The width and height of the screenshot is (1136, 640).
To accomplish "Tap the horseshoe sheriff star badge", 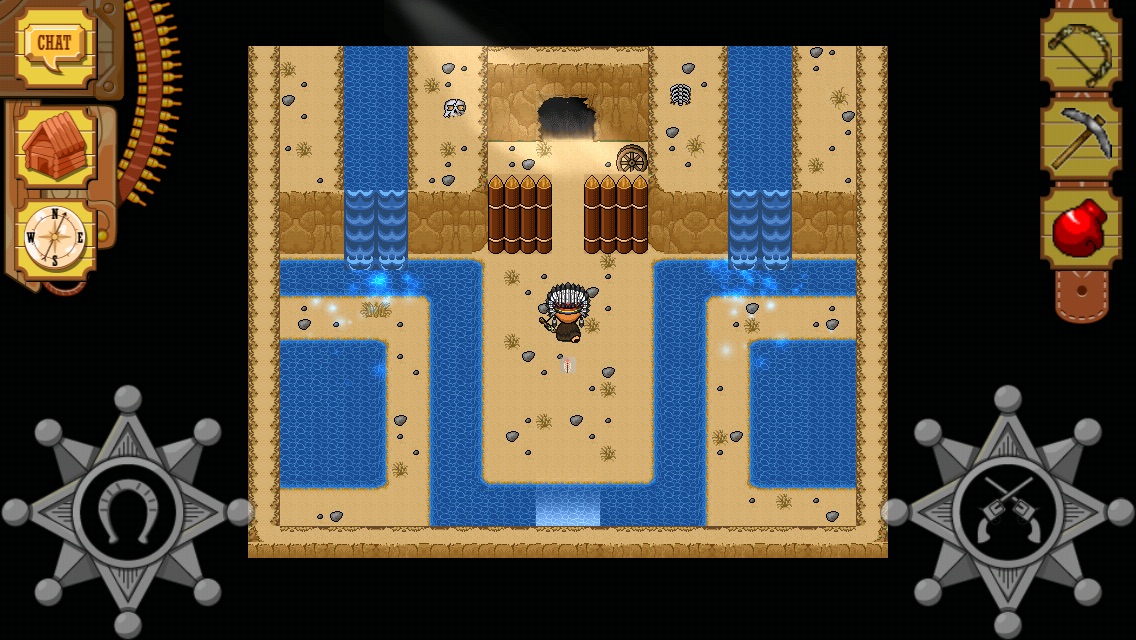I will 127,512.
